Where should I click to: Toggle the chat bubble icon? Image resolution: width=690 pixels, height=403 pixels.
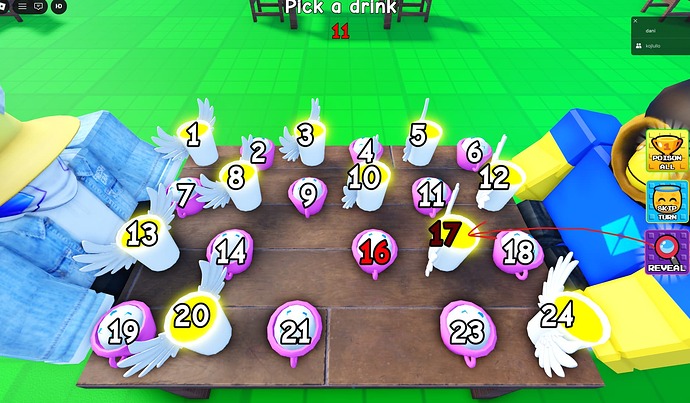pyautogui.click(x=39, y=6)
